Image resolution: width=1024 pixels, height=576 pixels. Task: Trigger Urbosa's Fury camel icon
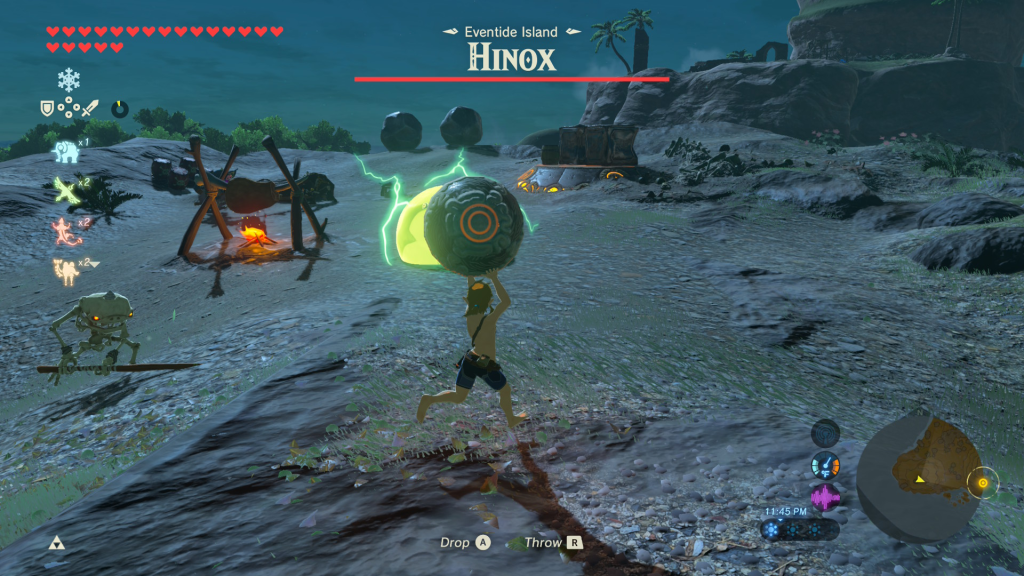coord(67,268)
